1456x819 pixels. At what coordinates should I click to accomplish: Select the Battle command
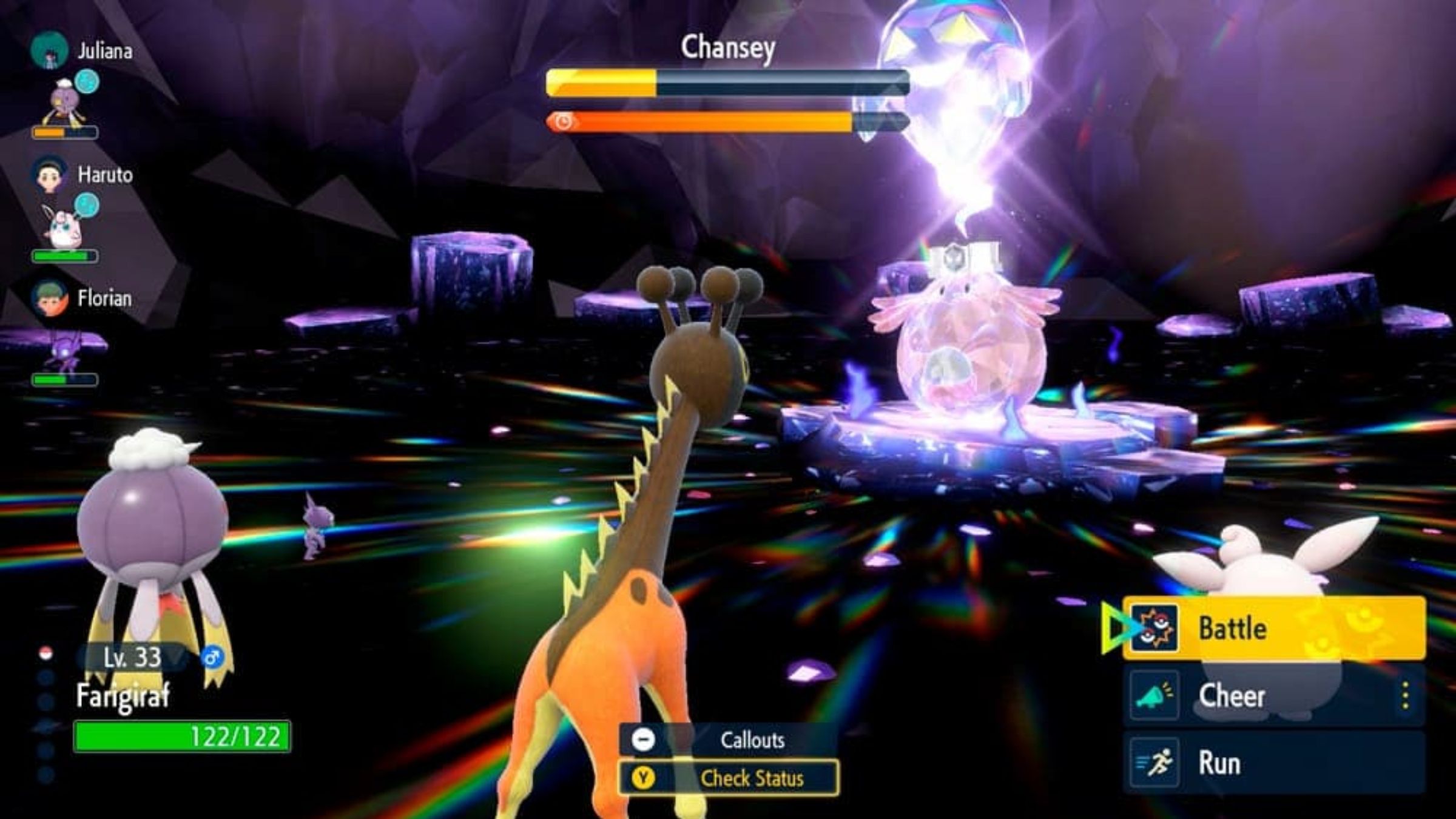(1273, 628)
